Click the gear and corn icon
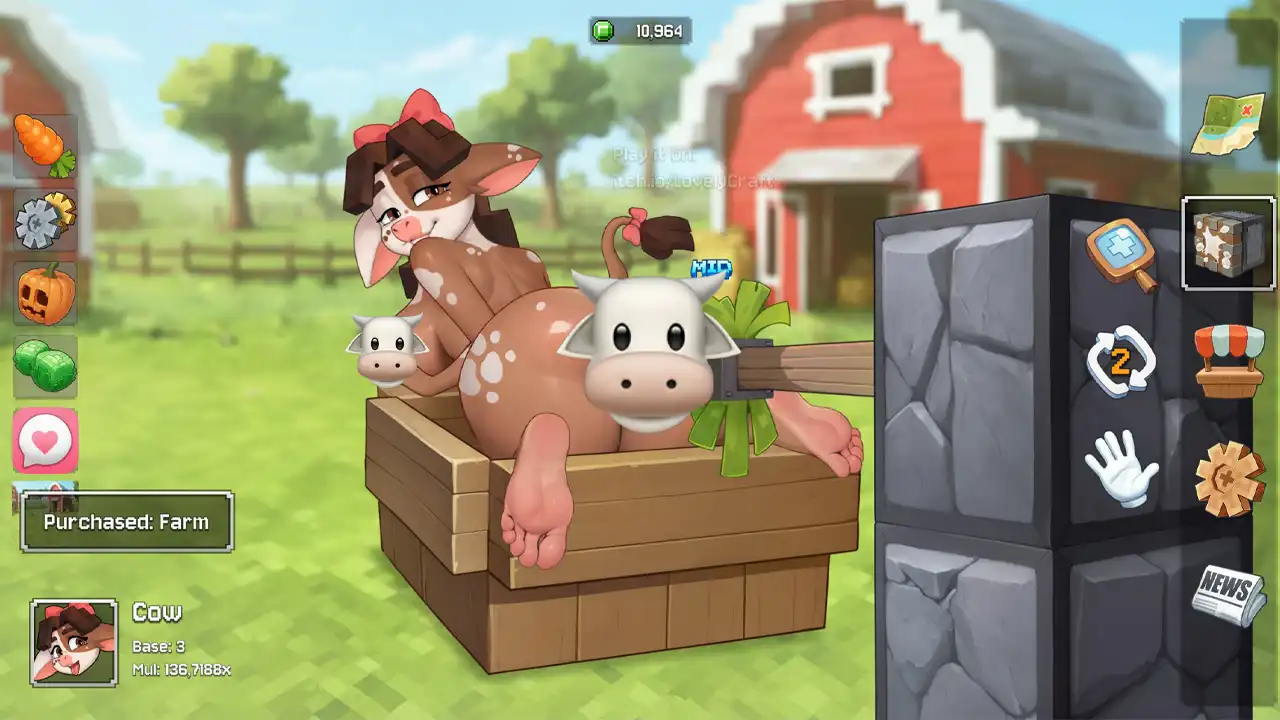 click(45, 219)
